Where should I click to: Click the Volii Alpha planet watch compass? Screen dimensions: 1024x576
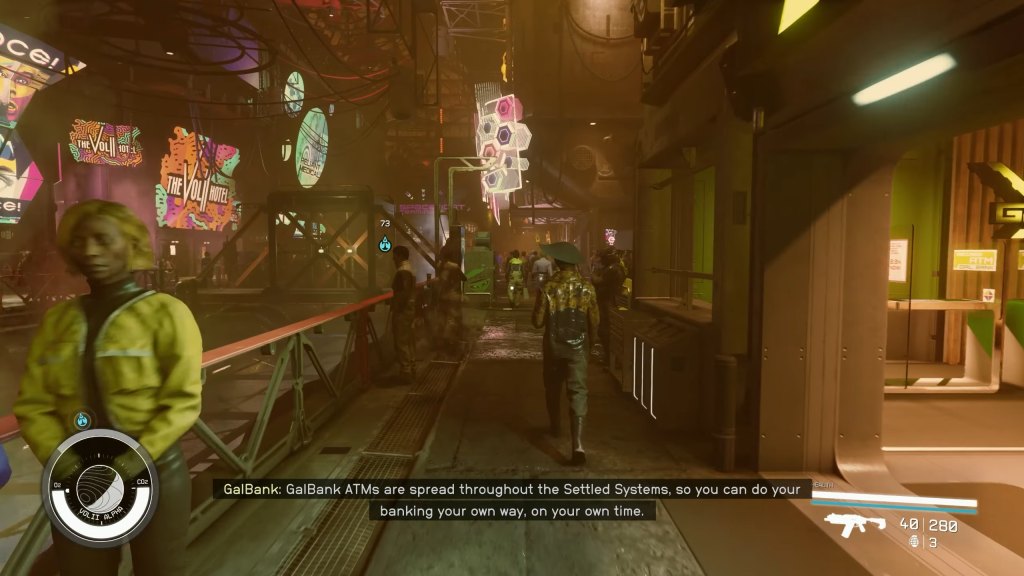(x=99, y=487)
